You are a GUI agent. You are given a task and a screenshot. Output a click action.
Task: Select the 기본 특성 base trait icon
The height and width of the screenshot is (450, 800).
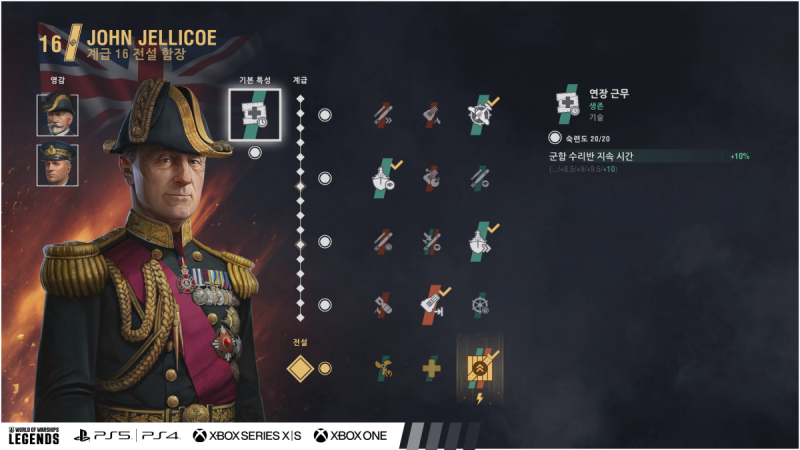pyautogui.click(x=254, y=115)
